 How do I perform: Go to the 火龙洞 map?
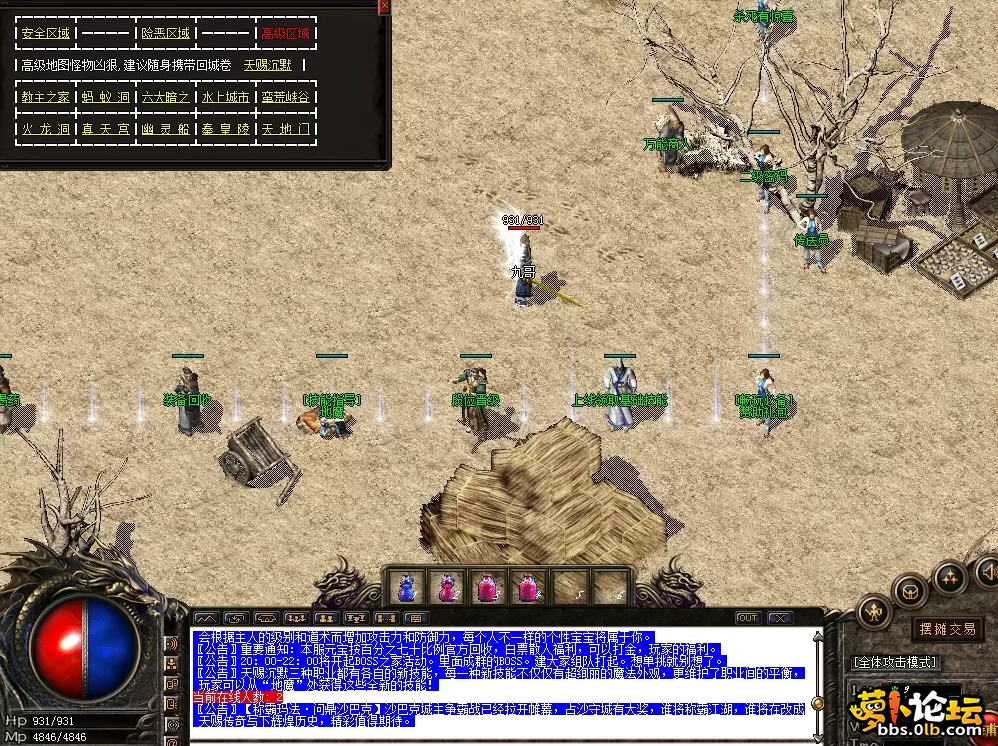point(46,129)
